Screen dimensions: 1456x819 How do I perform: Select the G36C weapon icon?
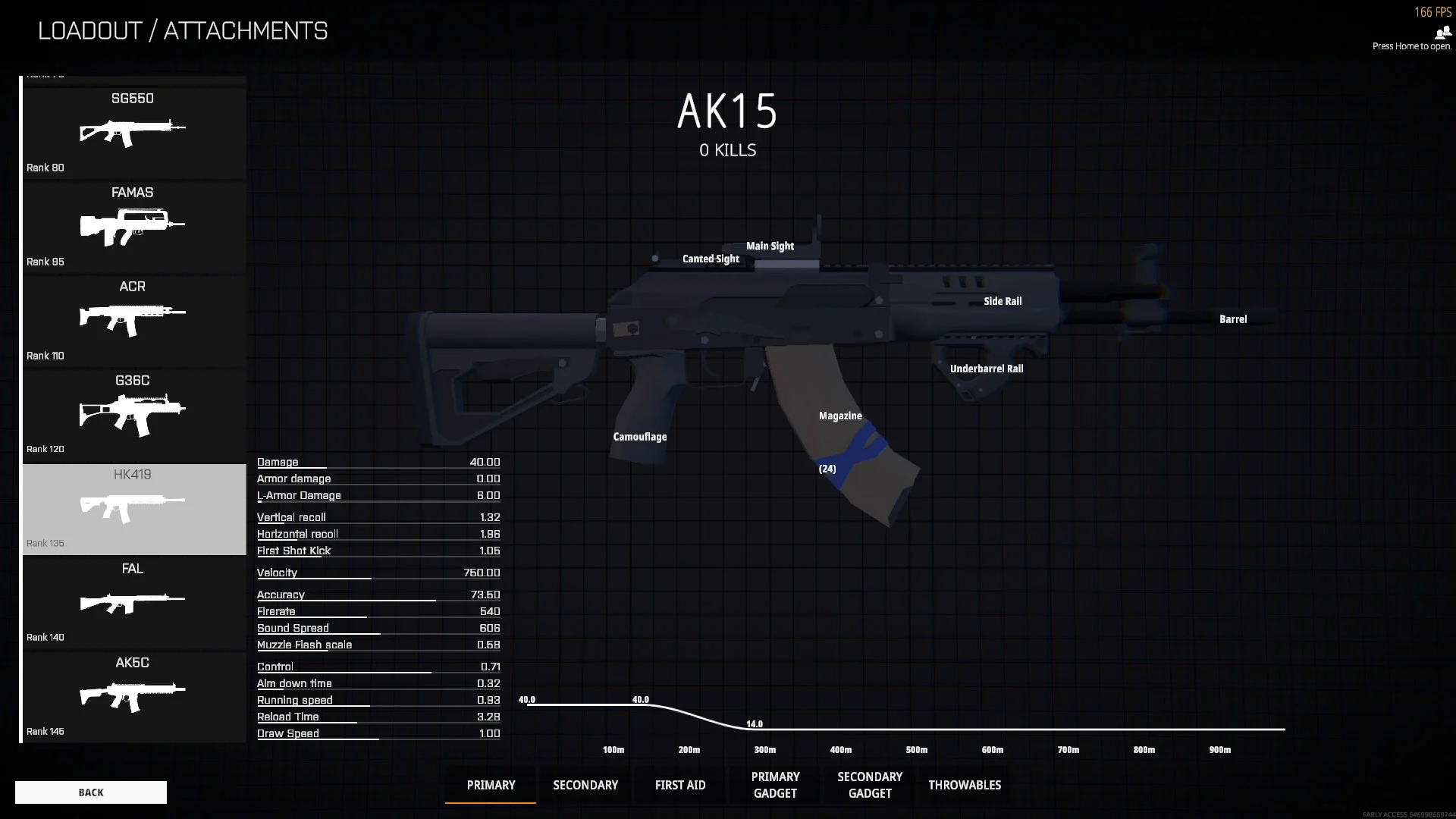tap(133, 413)
